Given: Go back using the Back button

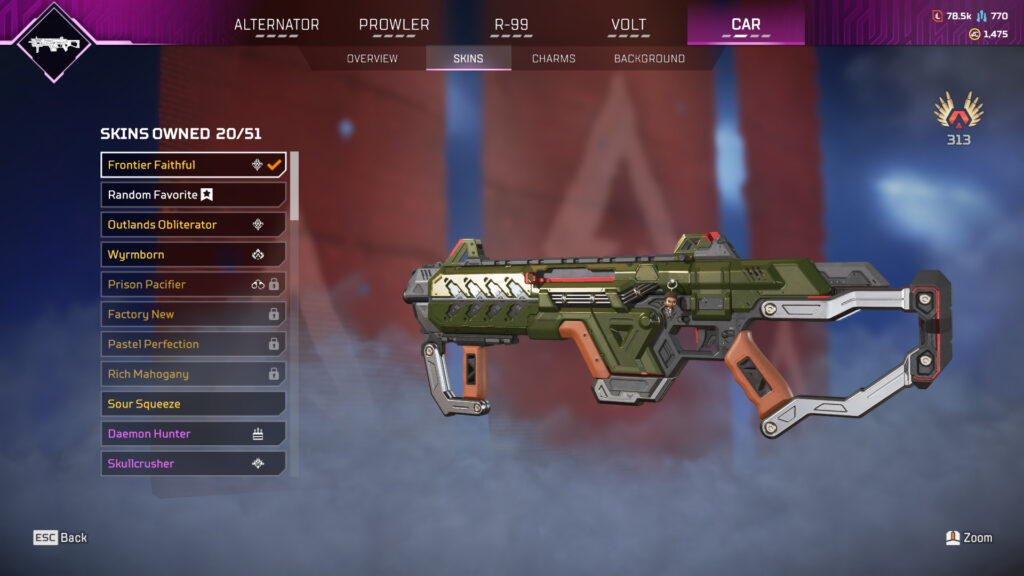Looking at the screenshot, I should [x=61, y=538].
